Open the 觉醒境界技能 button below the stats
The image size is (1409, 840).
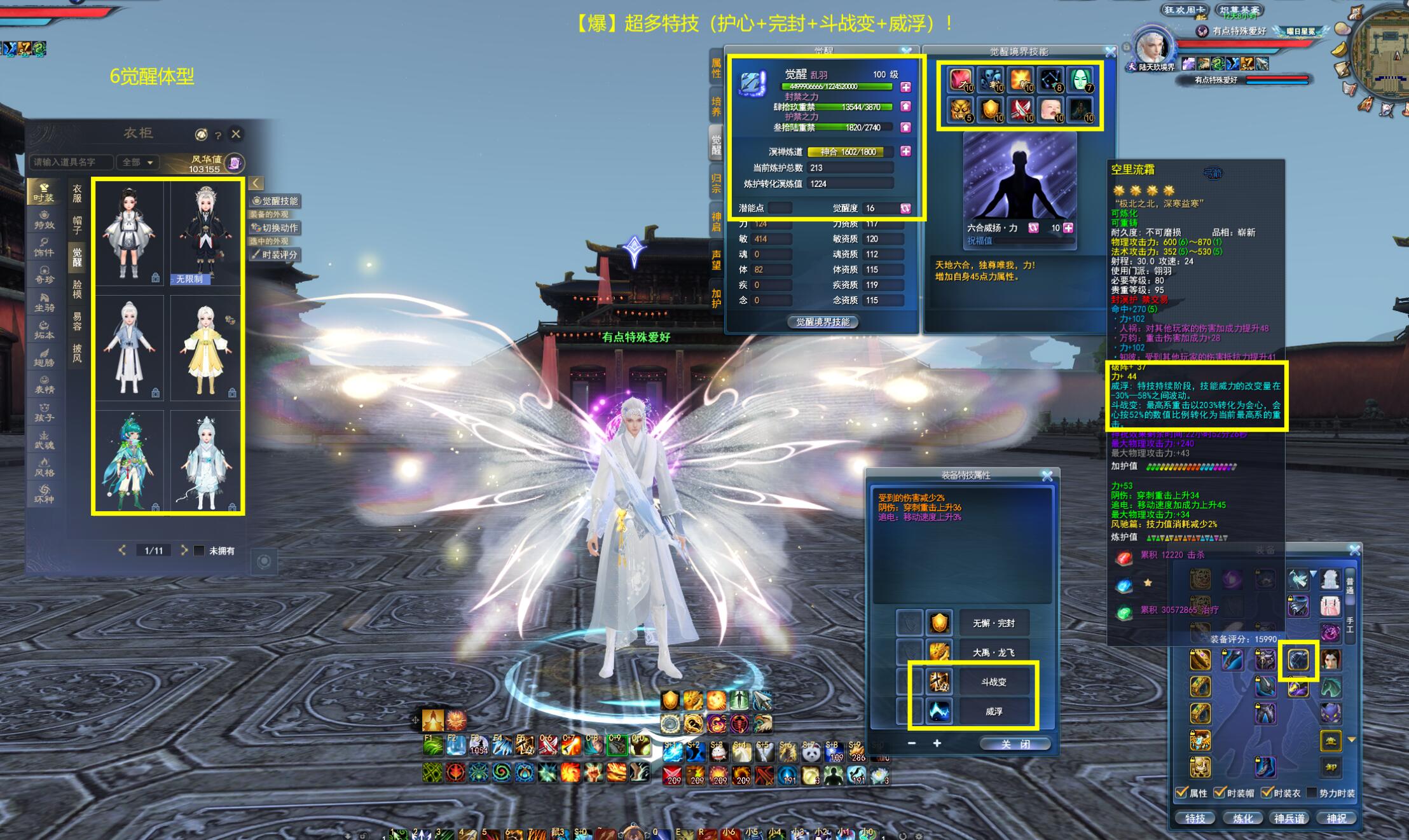[823, 322]
